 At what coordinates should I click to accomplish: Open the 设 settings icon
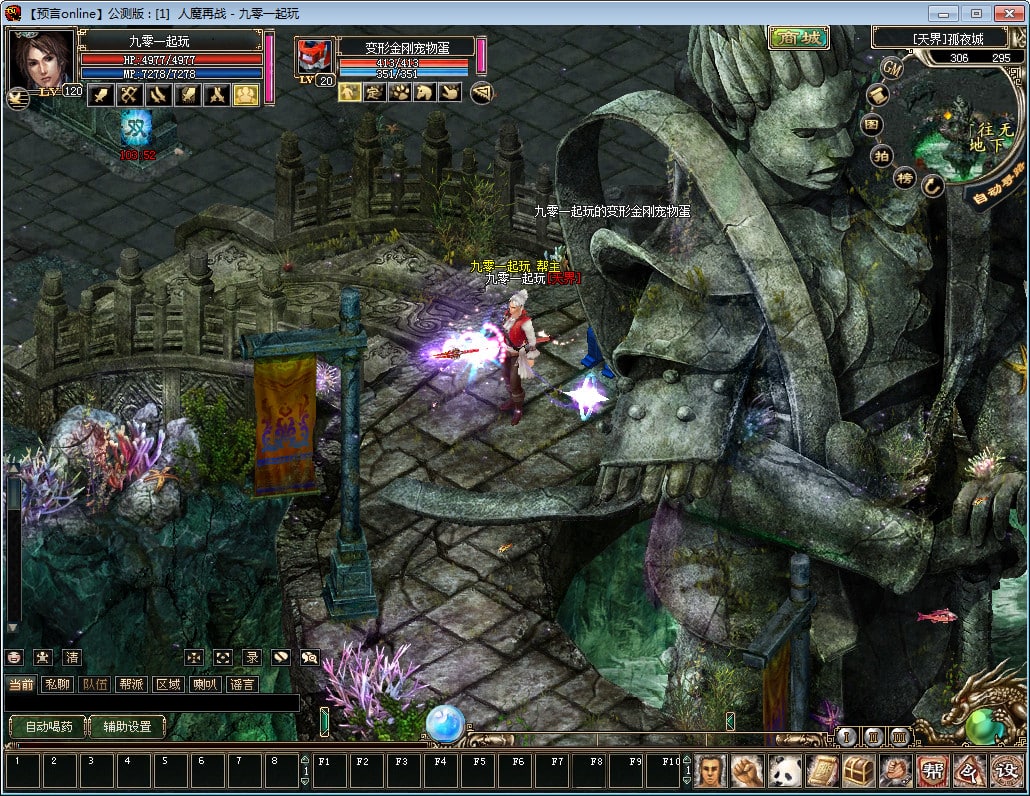click(1005, 770)
